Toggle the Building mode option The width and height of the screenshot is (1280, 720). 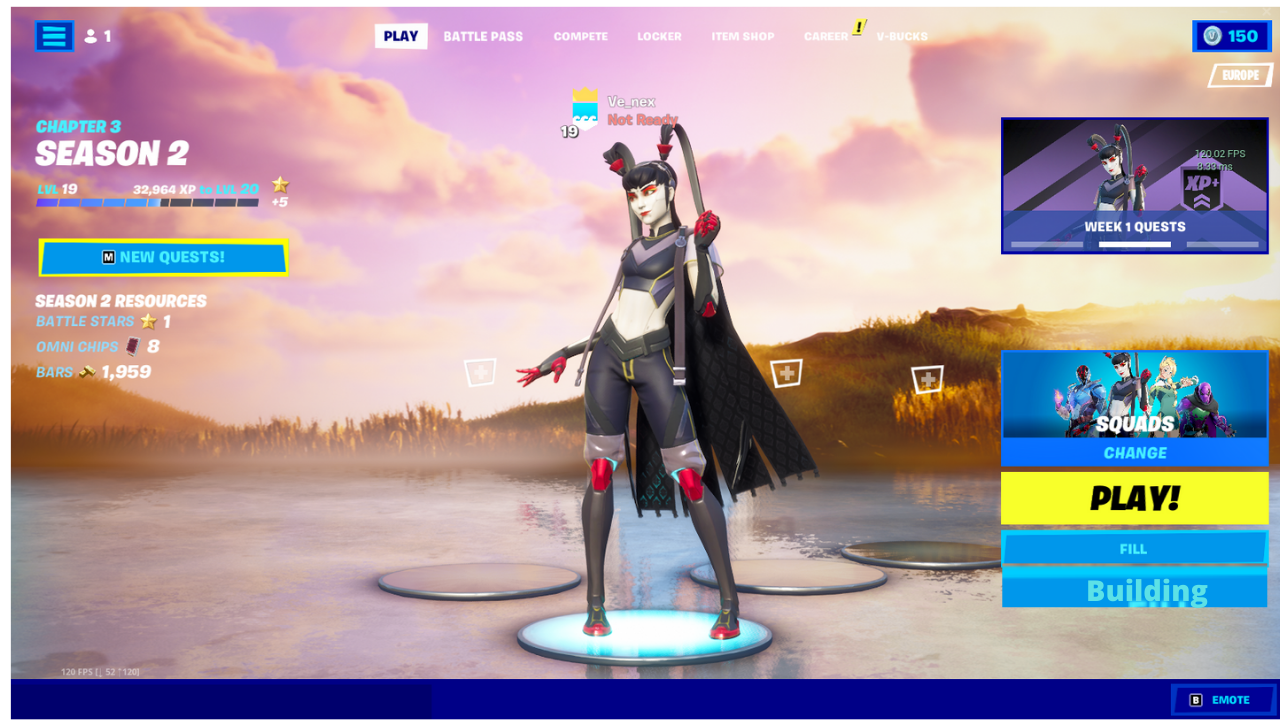pos(1135,590)
